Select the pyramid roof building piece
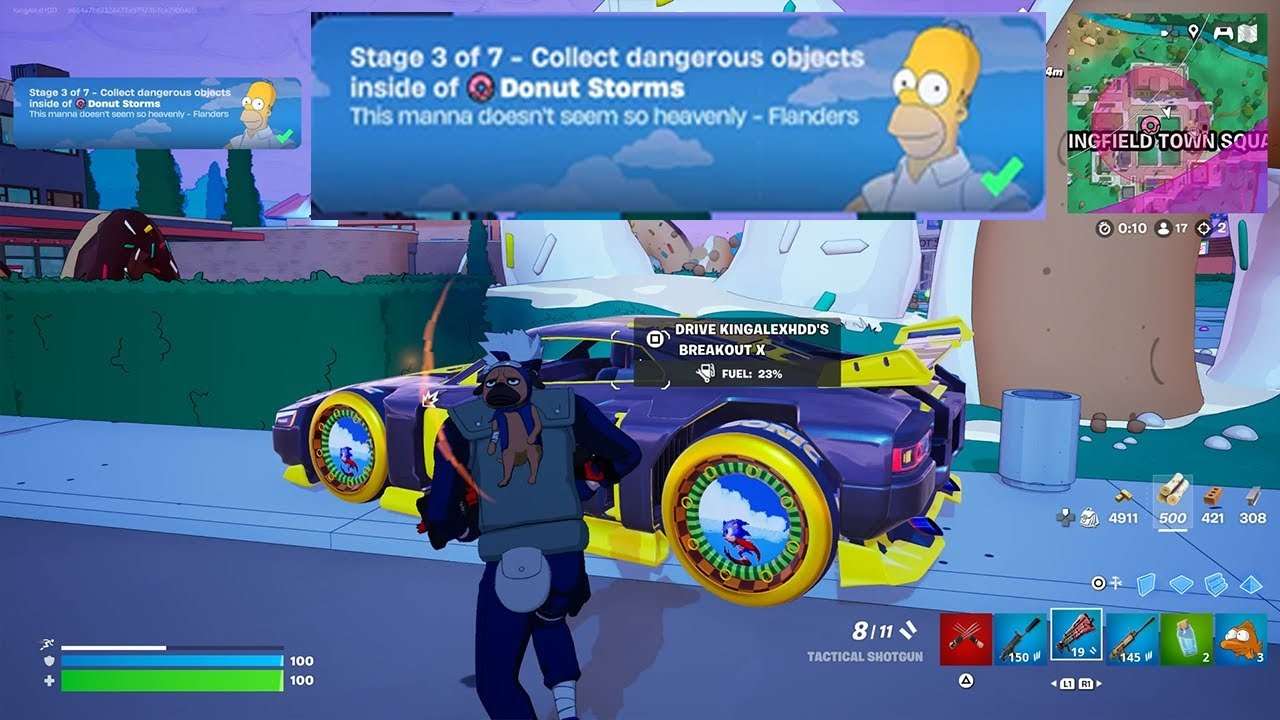The image size is (1280, 720). tap(1251, 583)
